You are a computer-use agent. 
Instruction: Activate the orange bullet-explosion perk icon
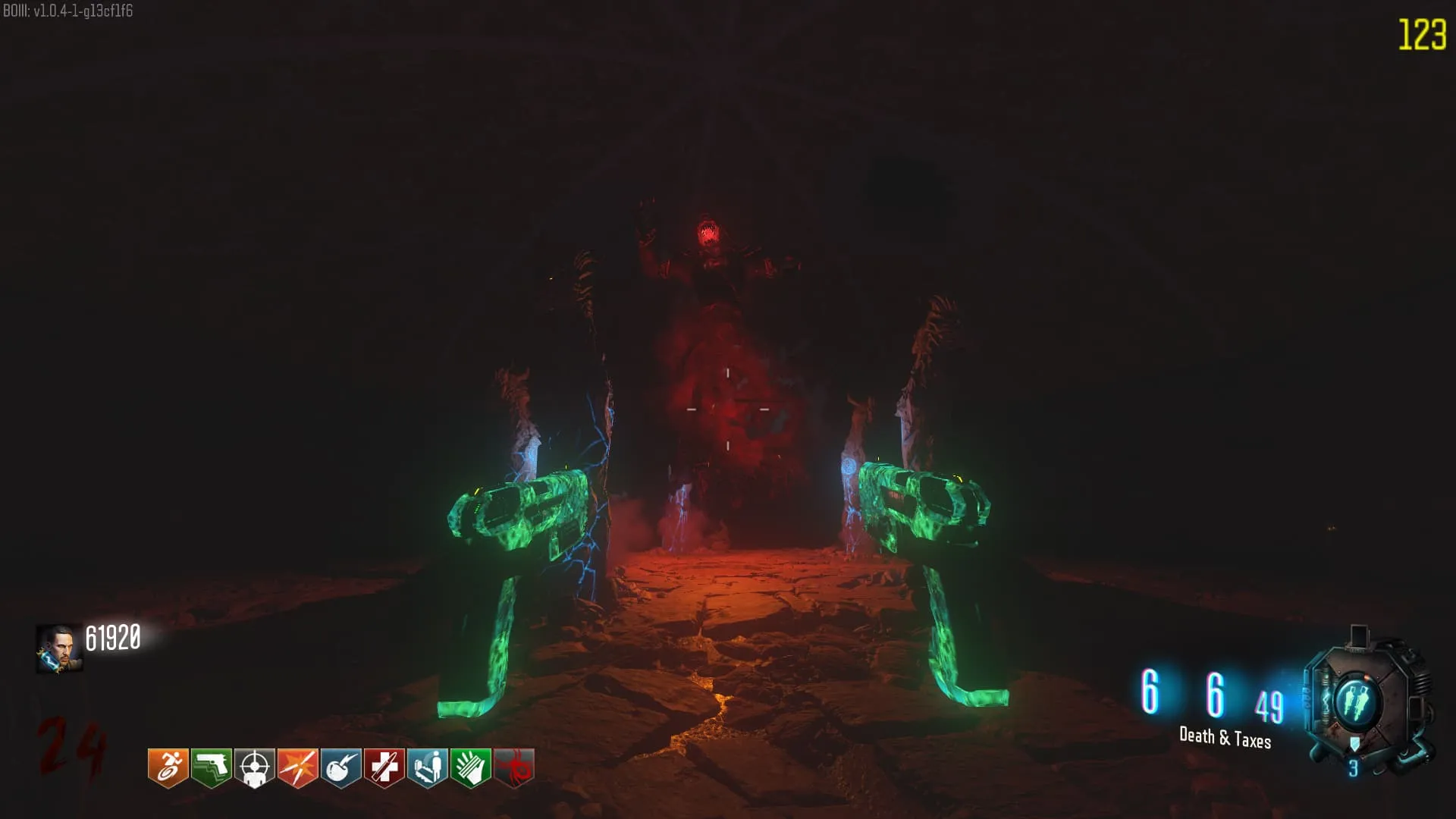point(297,768)
